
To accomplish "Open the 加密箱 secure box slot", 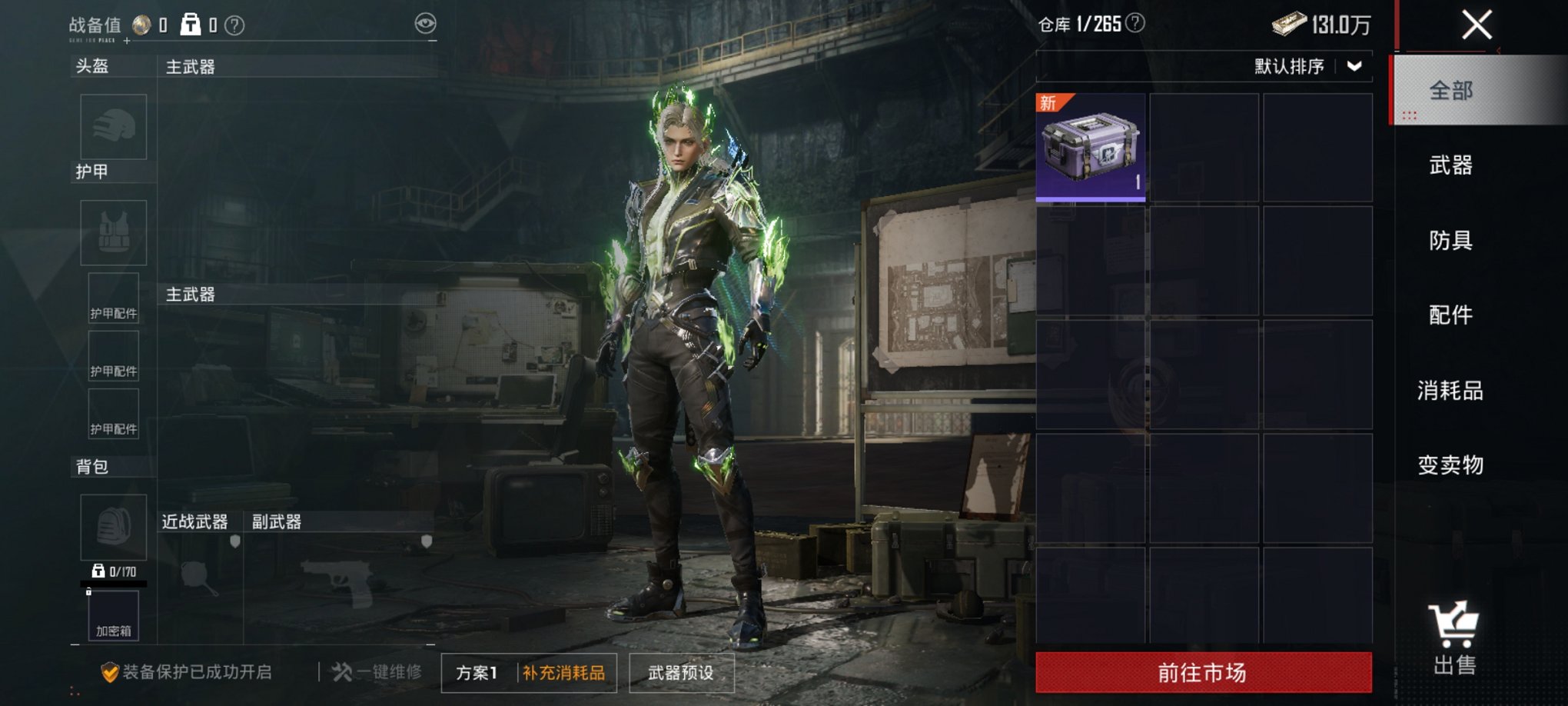I will coord(114,616).
